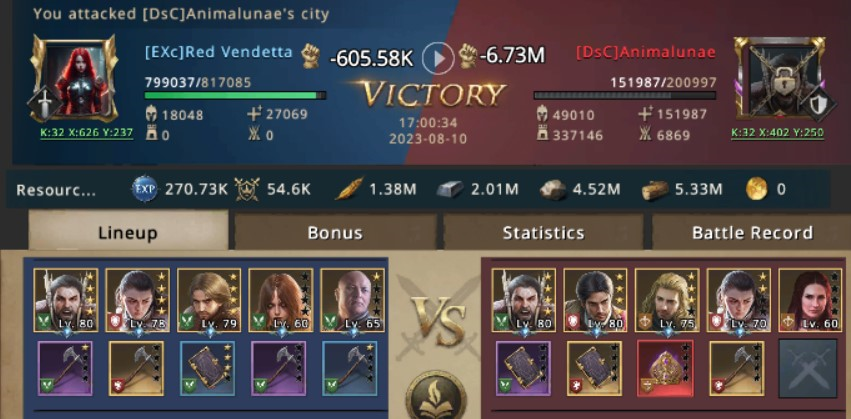The height and width of the screenshot is (419, 851).
Task: Show the Statistics tab
Action: [x=543, y=233]
